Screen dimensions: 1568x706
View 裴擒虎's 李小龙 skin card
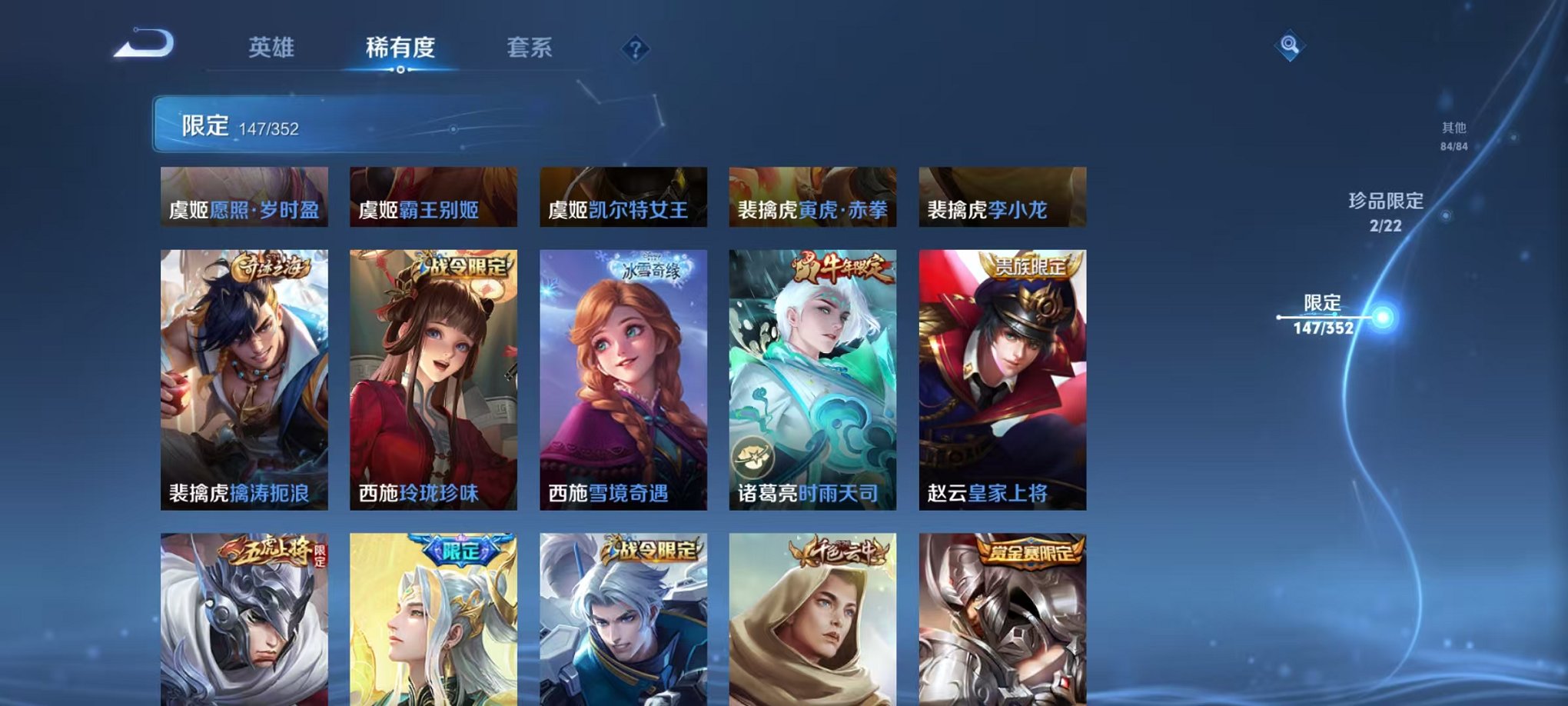pyautogui.click(x=1000, y=198)
